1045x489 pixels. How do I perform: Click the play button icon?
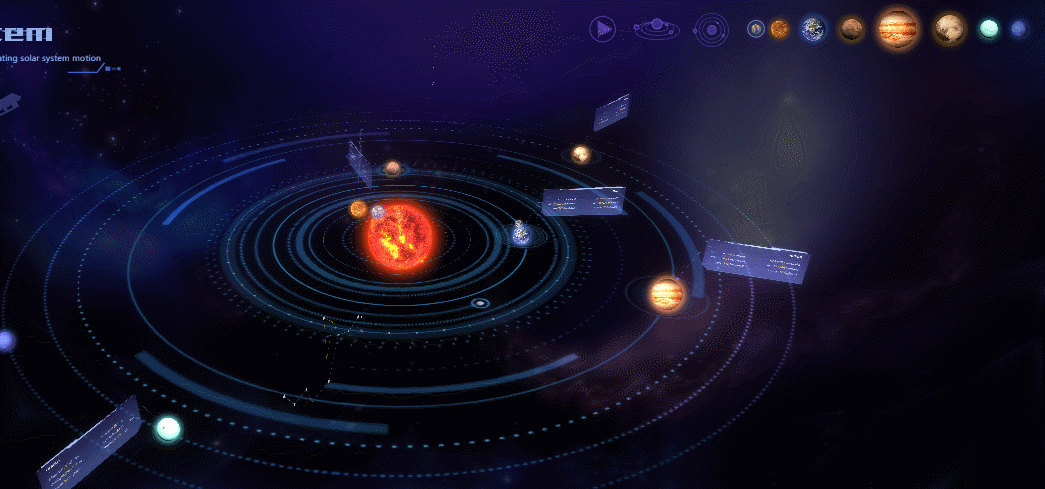coord(602,29)
